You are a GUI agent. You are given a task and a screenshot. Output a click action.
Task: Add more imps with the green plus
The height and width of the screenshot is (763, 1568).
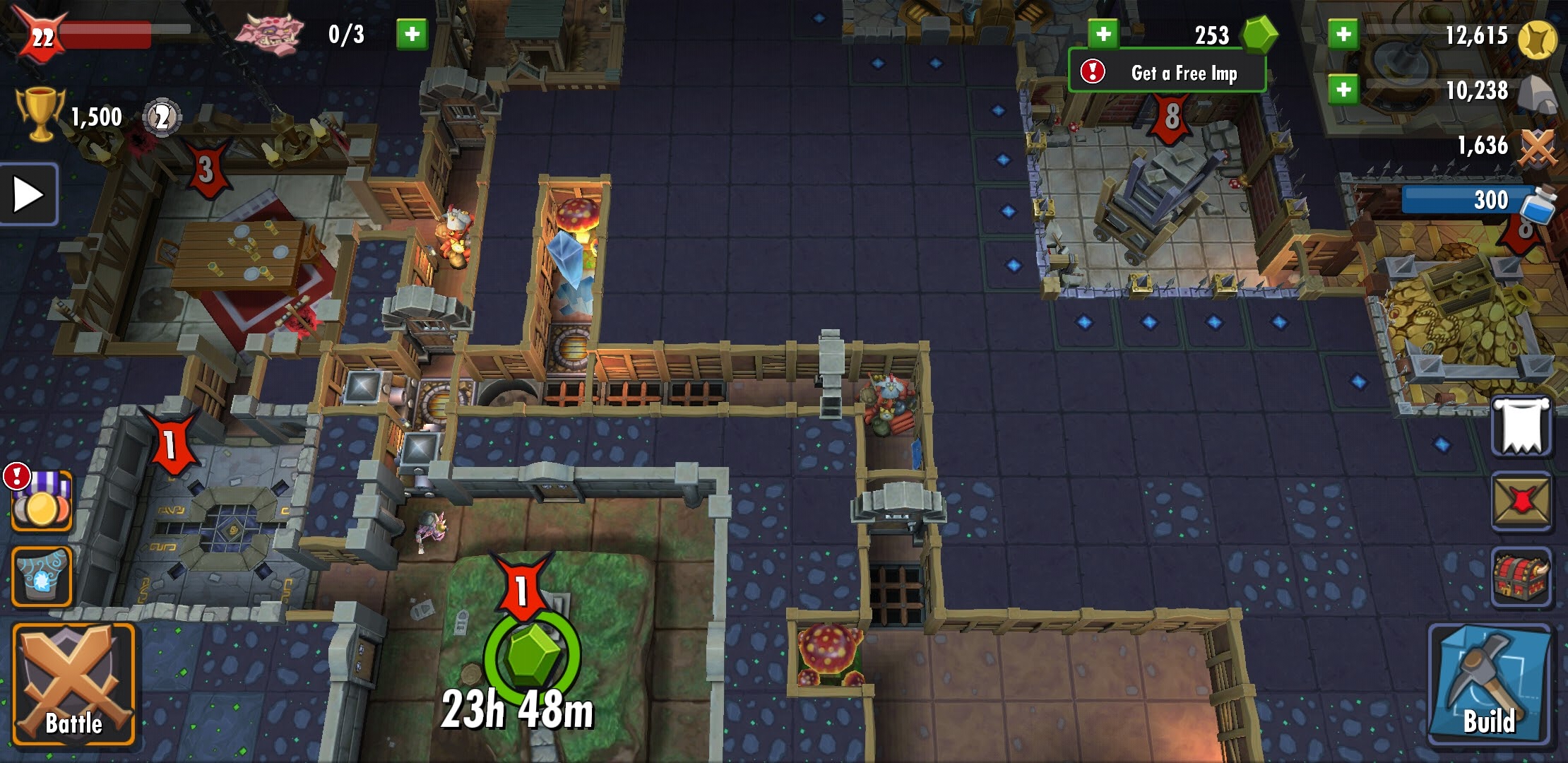coord(412,34)
